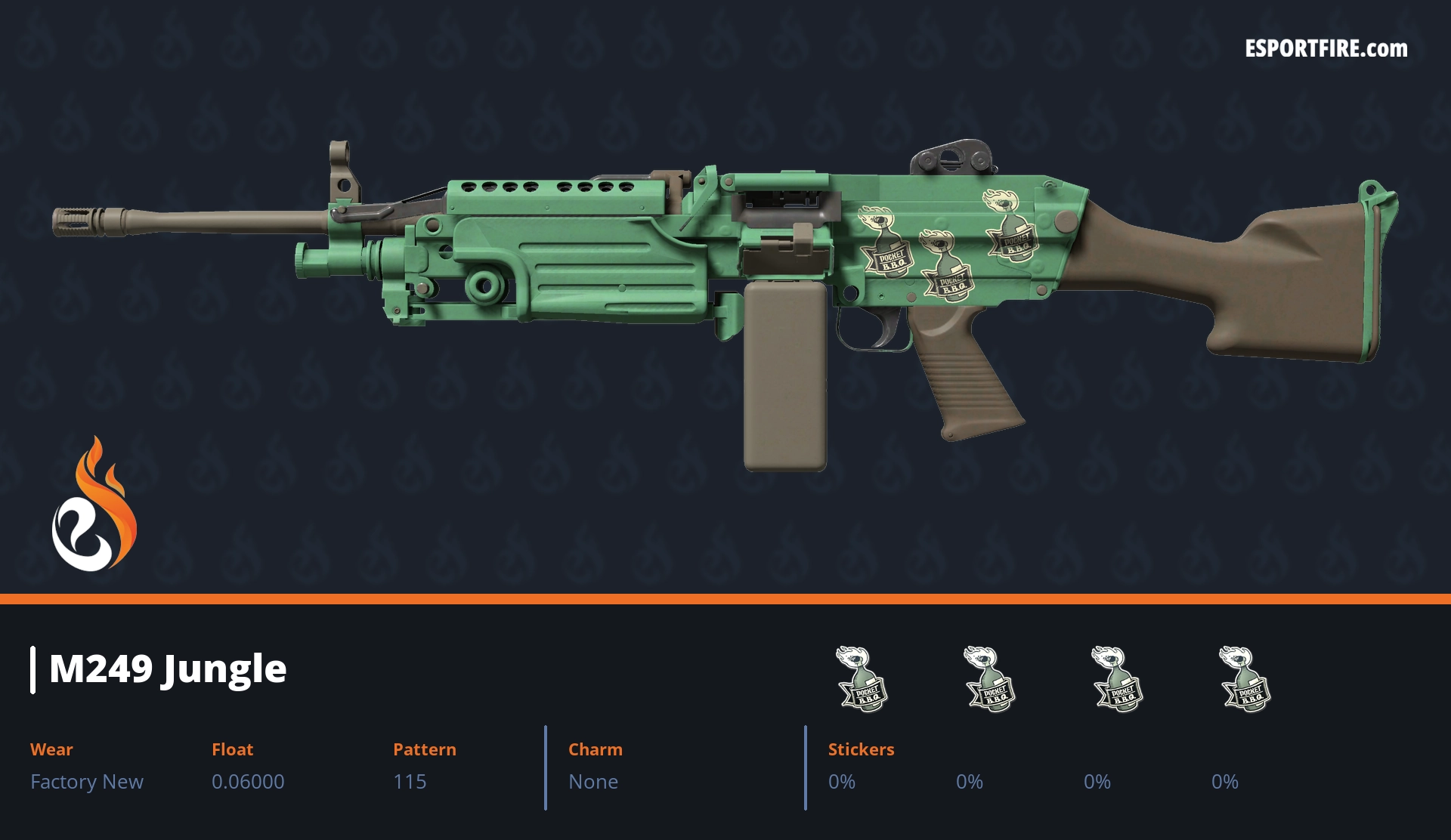1451x840 pixels.
Task: Click the orange flame Esportfire logo
Action: tap(94, 505)
